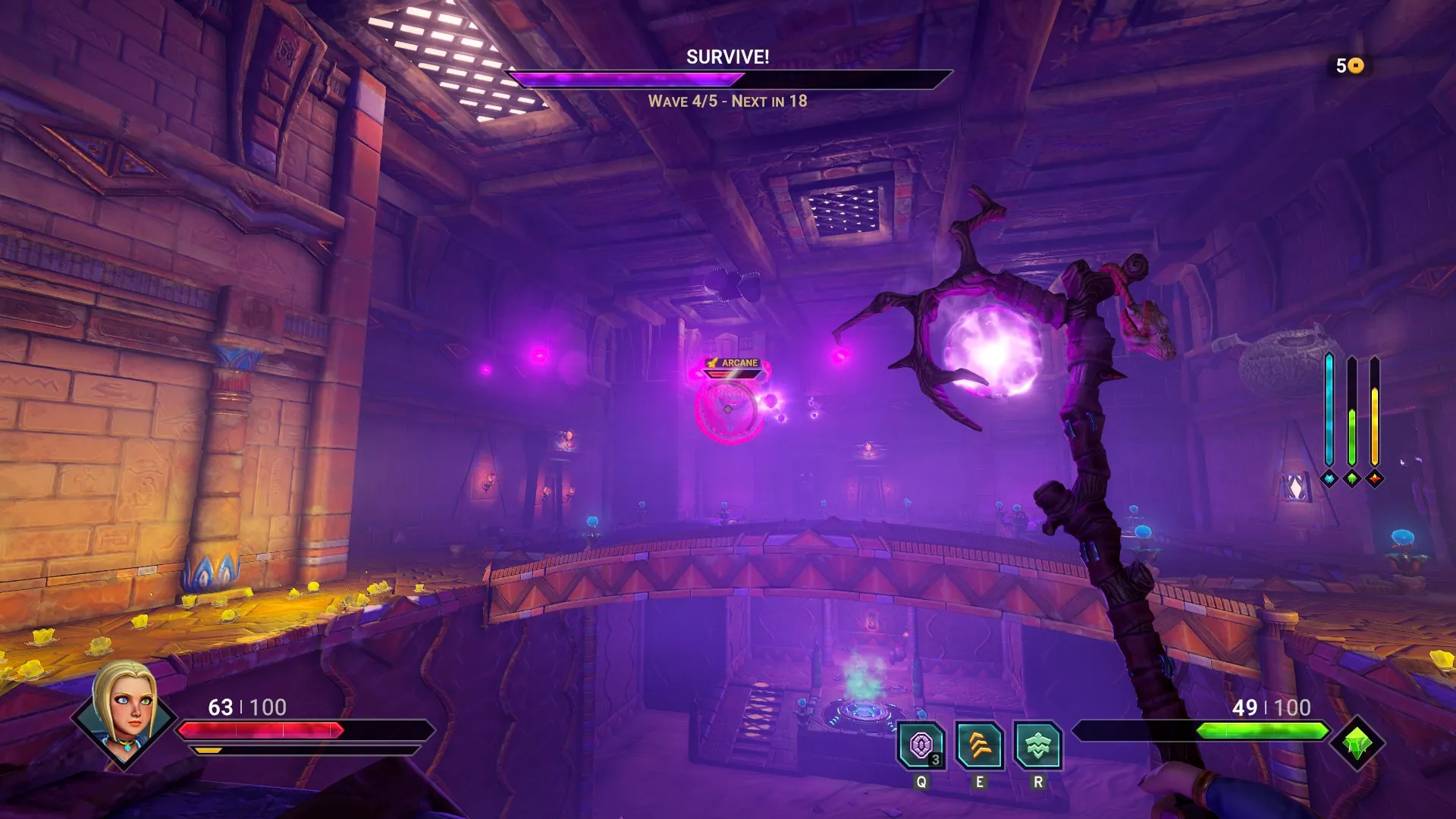This screenshot has width=1456, height=819.
Task: Choose the small green crystal ammo gem
Action: point(1352,479)
